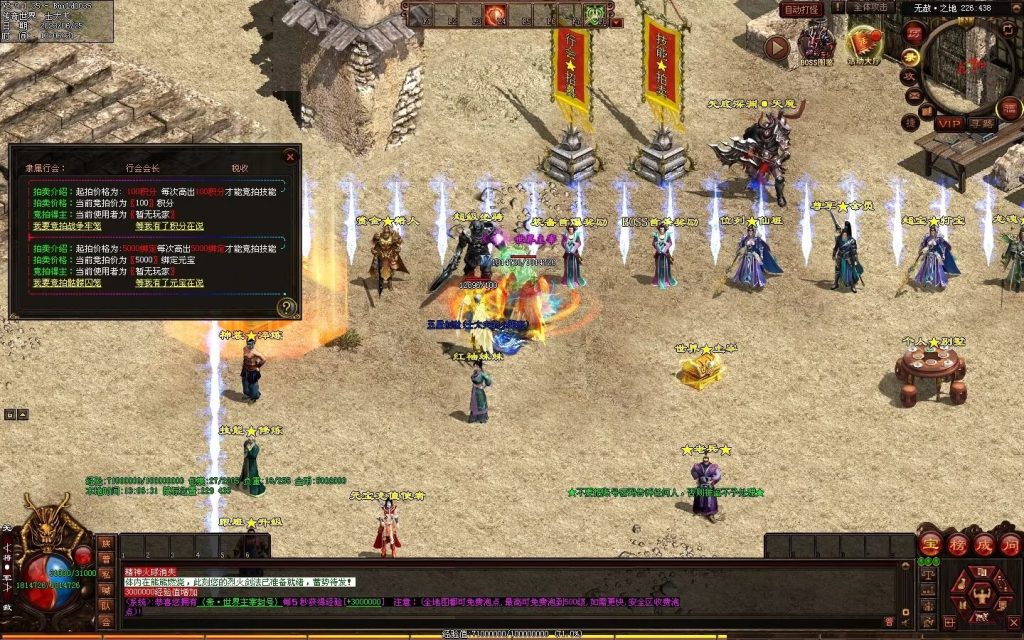1024x640 pixels.
Task: Toggle 自动打怪 auto-fight button
Action: click(801, 9)
